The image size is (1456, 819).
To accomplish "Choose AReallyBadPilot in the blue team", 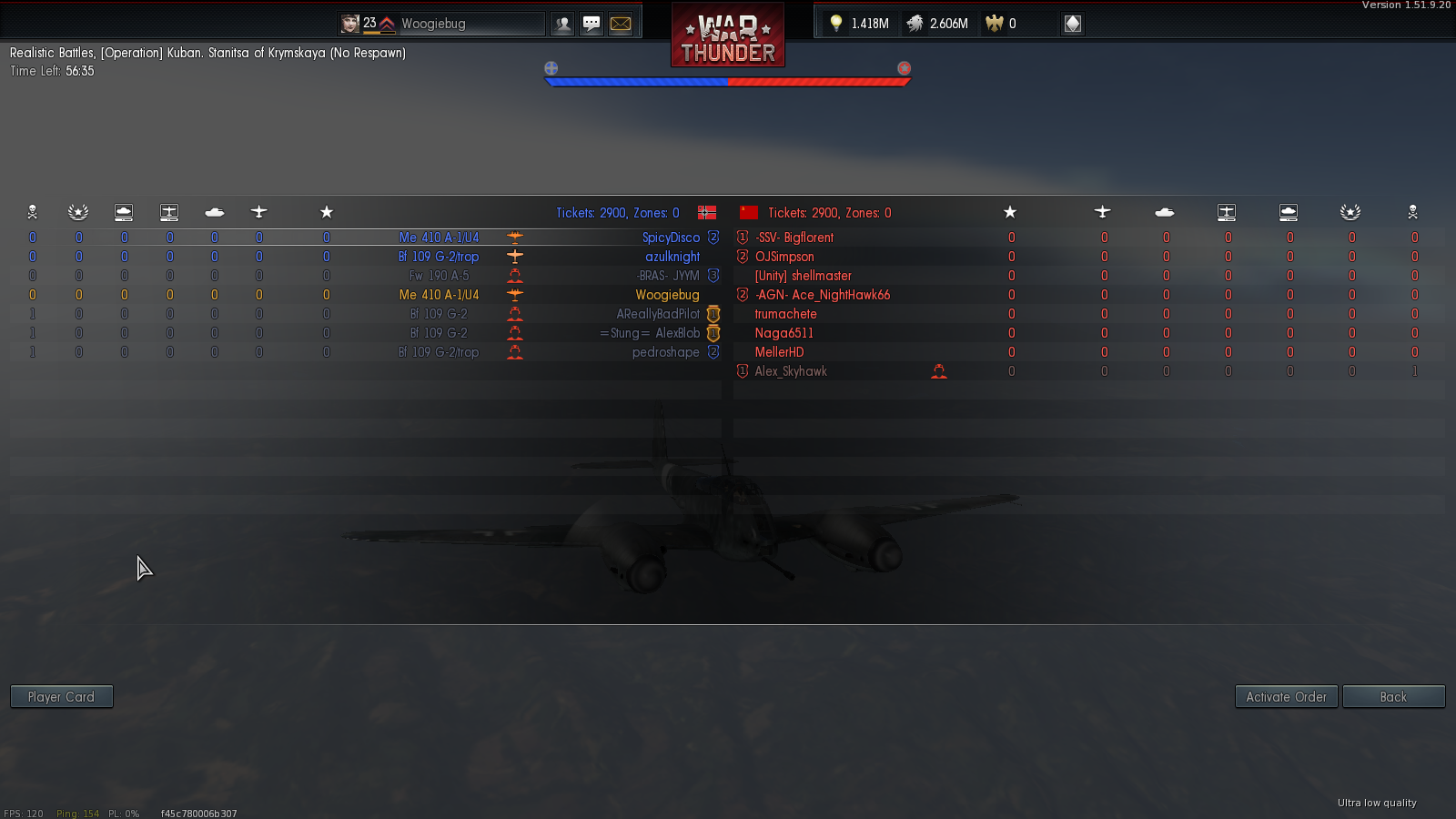I will tap(658, 314).
